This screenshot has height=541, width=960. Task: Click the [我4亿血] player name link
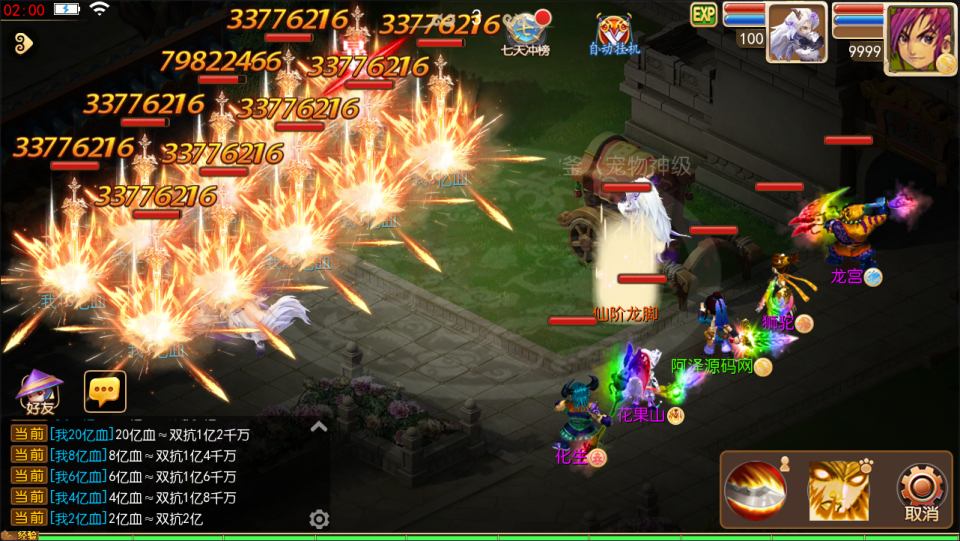[78, 497]
